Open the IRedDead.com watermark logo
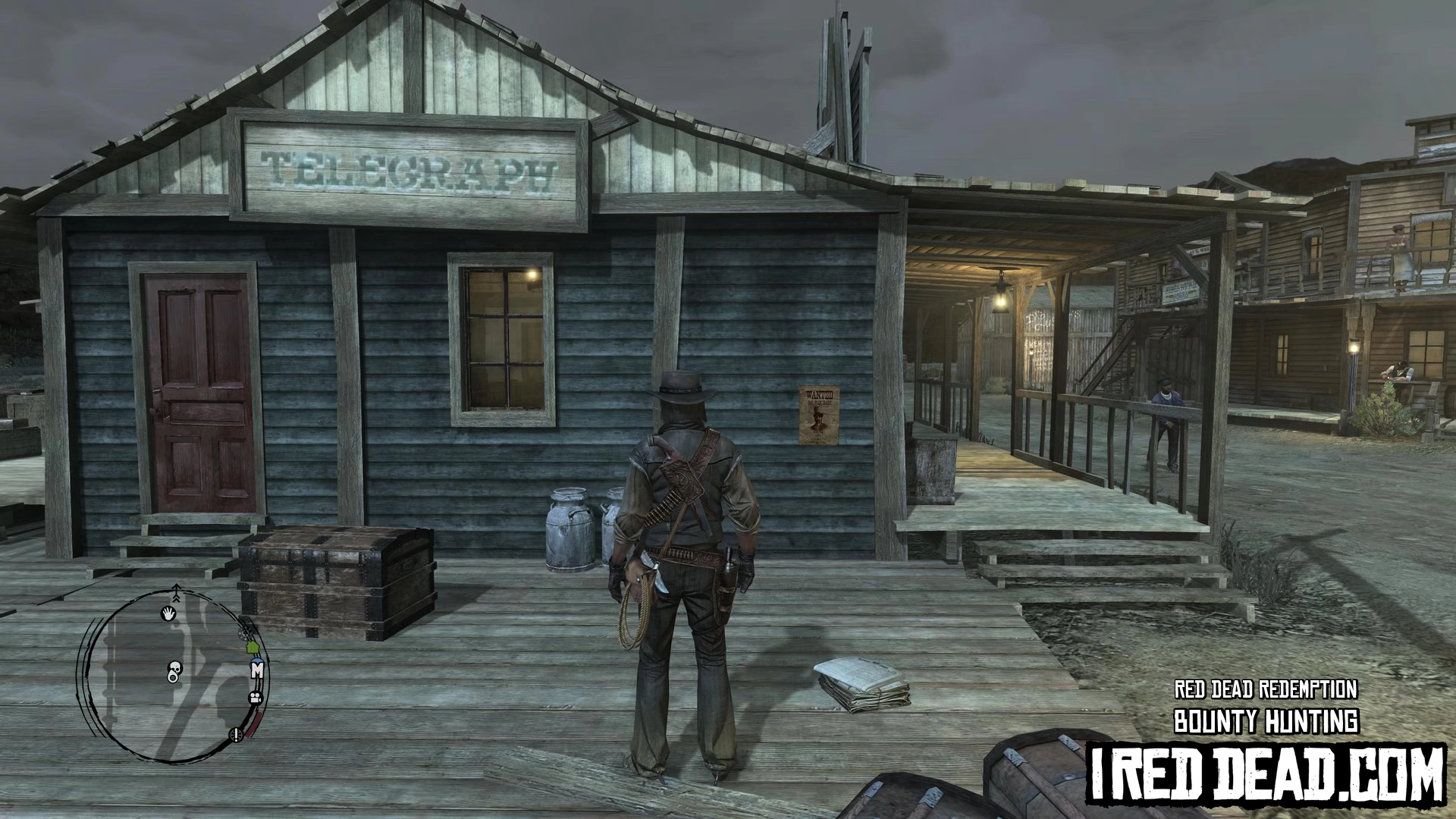This screenshot has height=819, width=1456. point(1266,773)
